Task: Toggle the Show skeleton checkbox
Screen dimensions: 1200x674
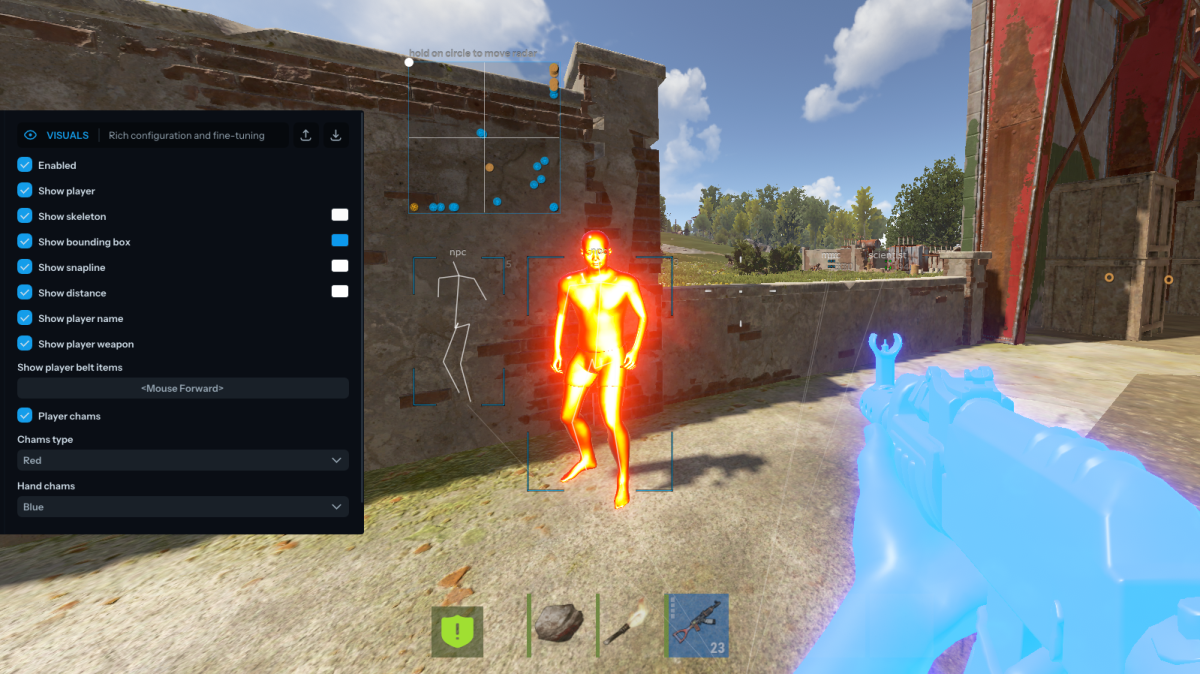Action: 25,216
